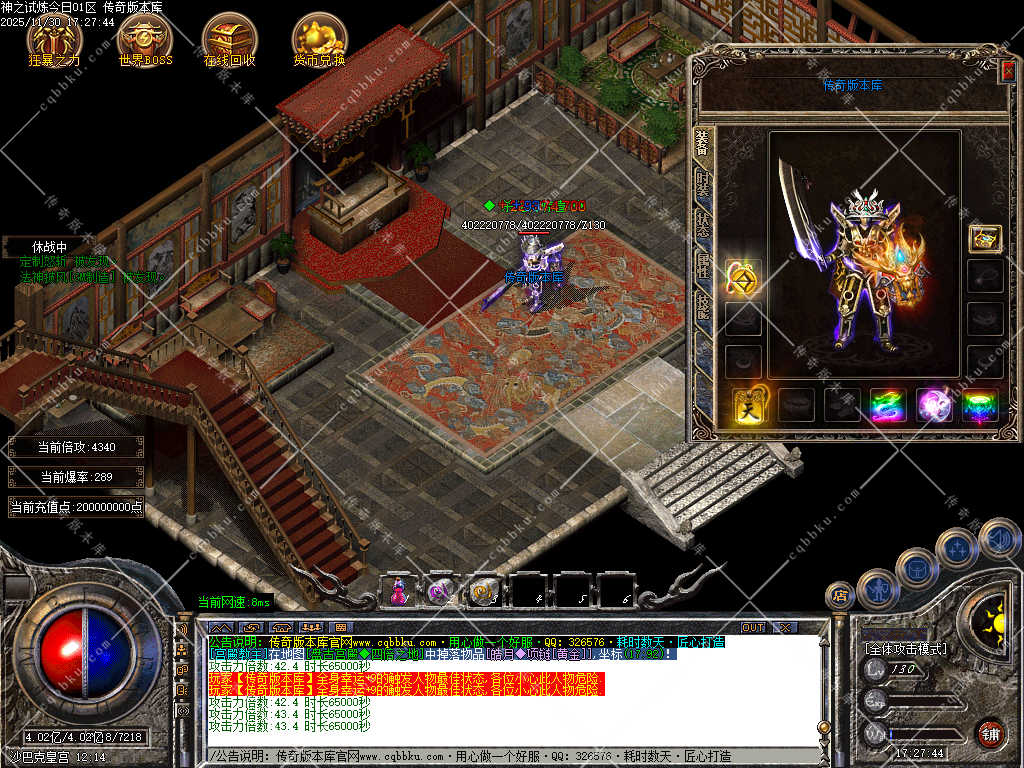Select the golden 天 talisman slot
The image size is (1024, 768).
[x=748, y=405]
